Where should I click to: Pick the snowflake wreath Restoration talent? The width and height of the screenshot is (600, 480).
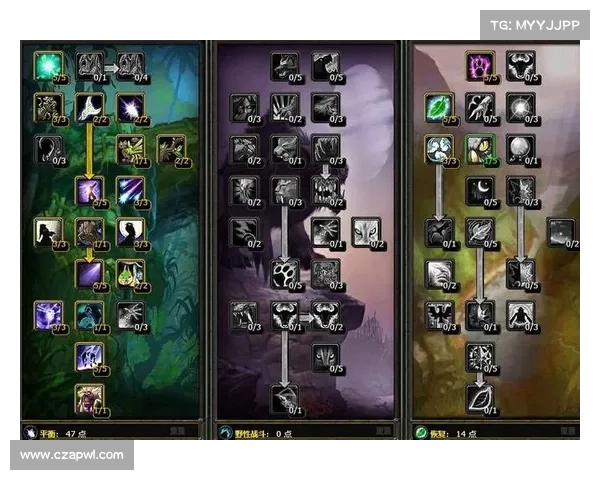[x=480, y=356]
